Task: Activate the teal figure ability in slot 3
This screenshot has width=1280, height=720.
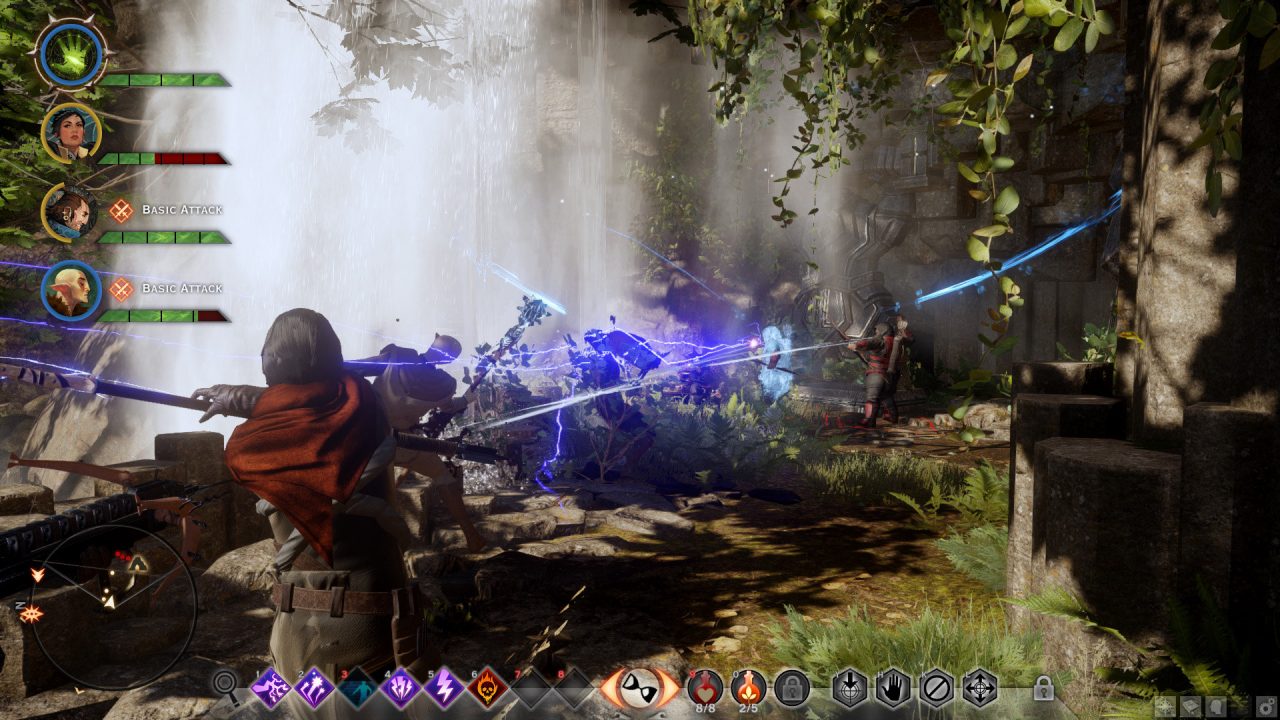Action: (357, 688)
